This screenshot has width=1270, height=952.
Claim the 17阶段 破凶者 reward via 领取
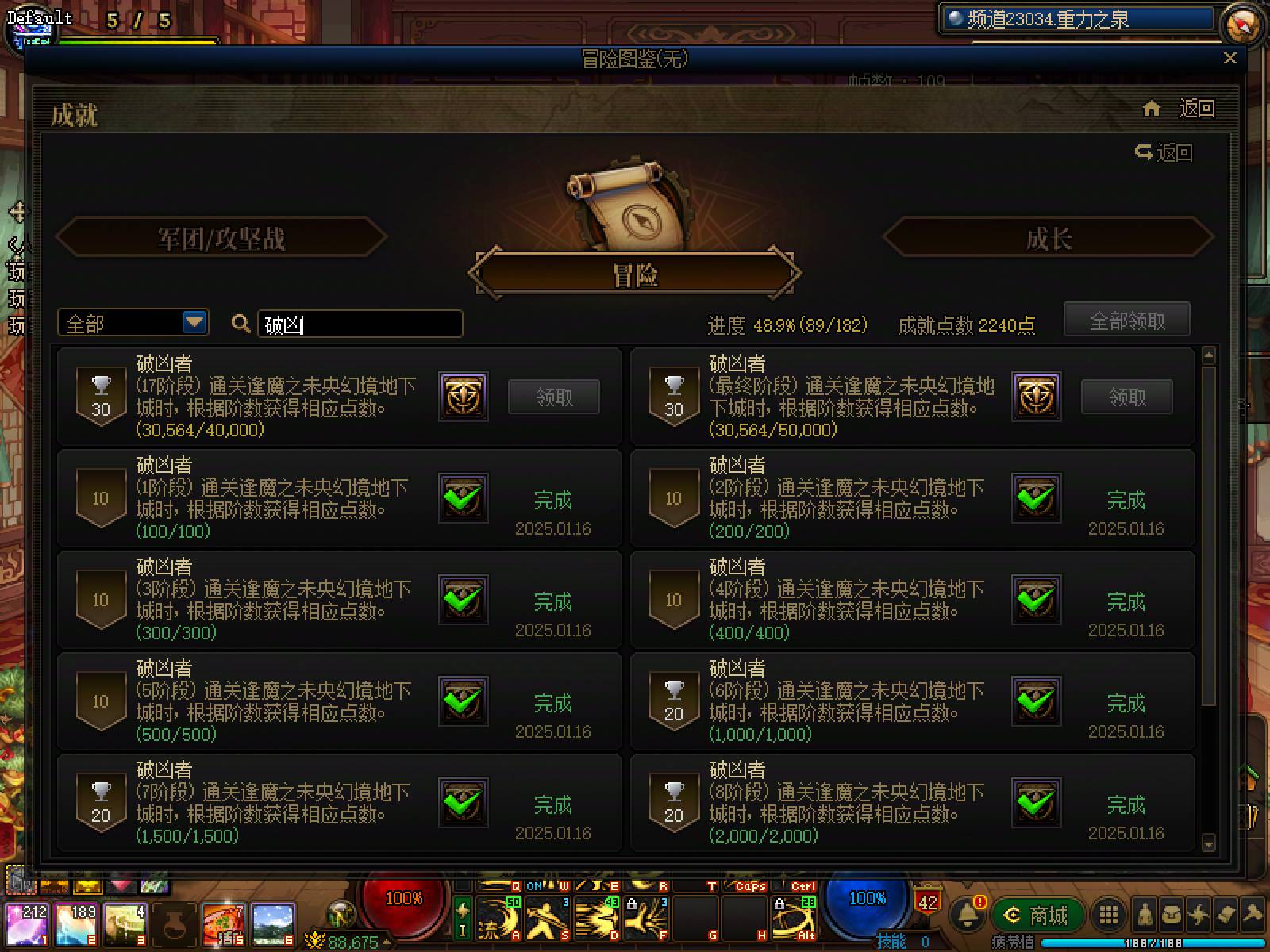coord(554,397)
